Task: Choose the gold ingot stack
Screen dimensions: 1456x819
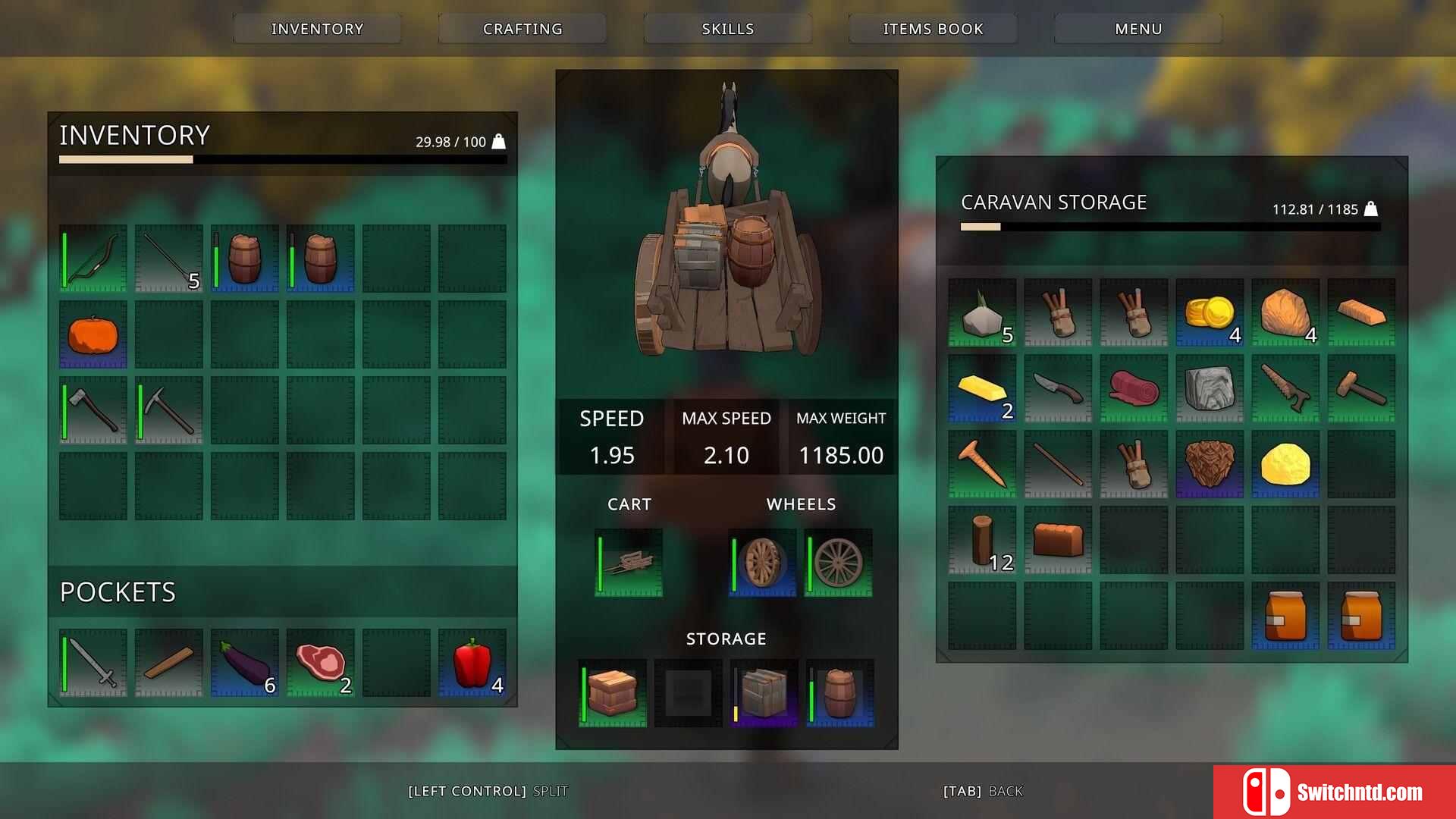Action: (982, 388)
